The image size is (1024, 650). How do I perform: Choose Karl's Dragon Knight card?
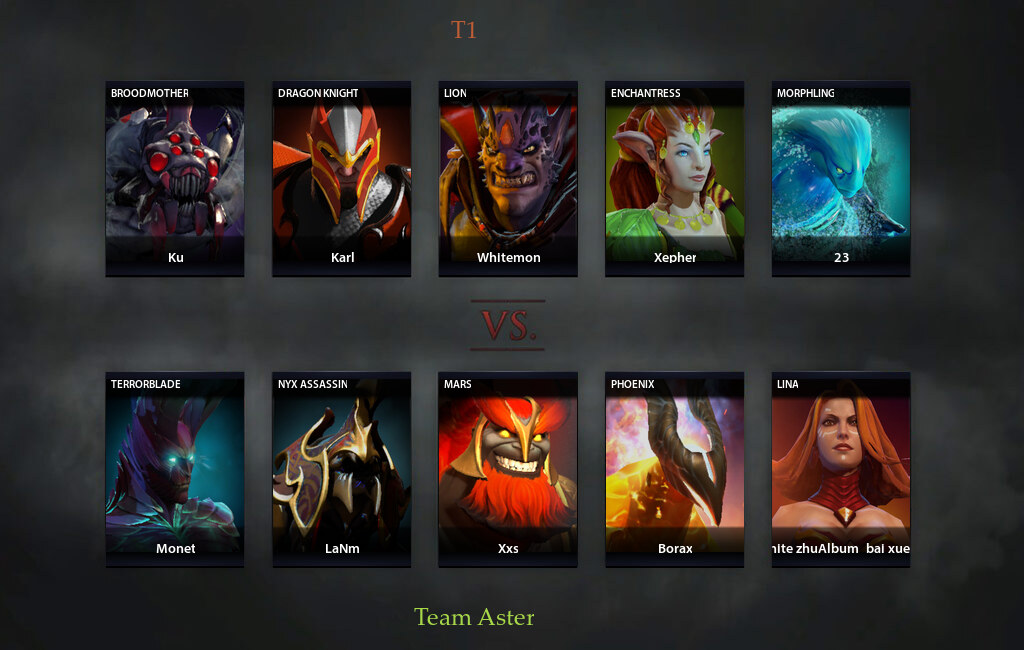point(342,178)
